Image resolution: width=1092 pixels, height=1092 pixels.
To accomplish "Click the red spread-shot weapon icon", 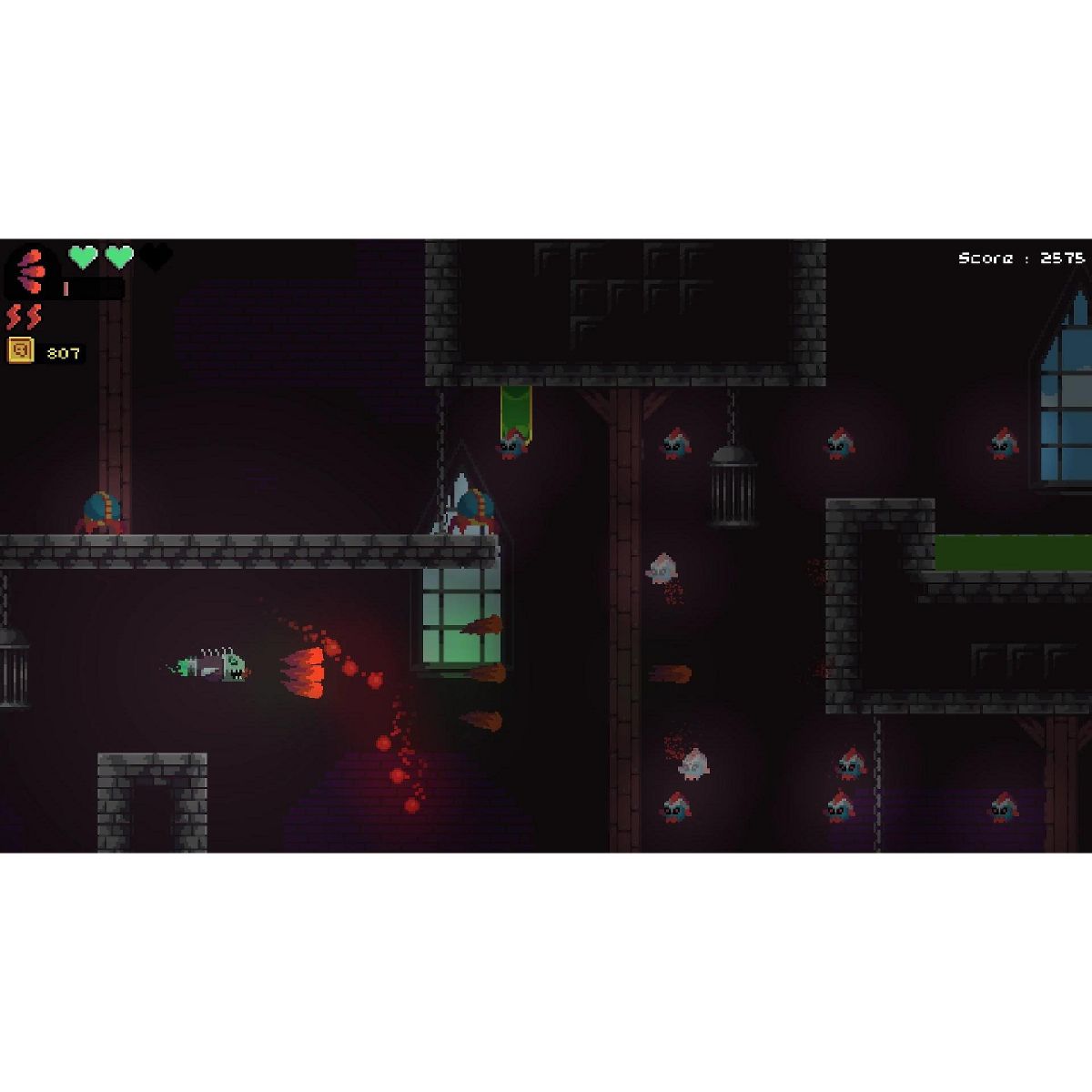I will (32, 270).
